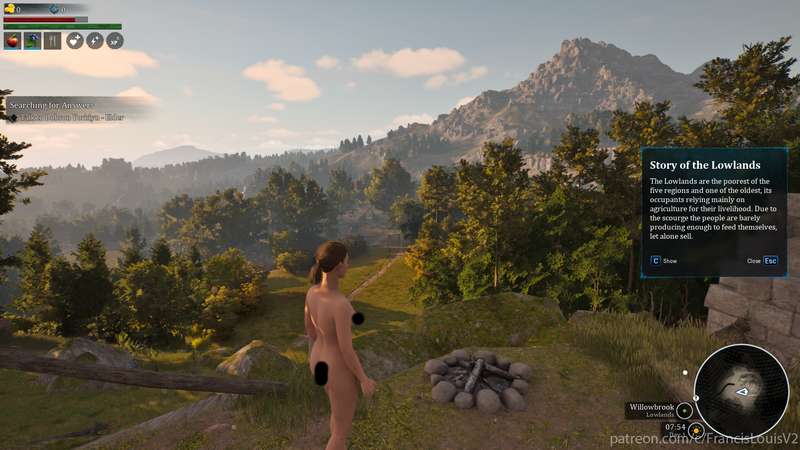Image resolution: width=800 pixels, height=450 pixels.
Task: Activate the sparkling heart buff icon
Action: point(75,41)
